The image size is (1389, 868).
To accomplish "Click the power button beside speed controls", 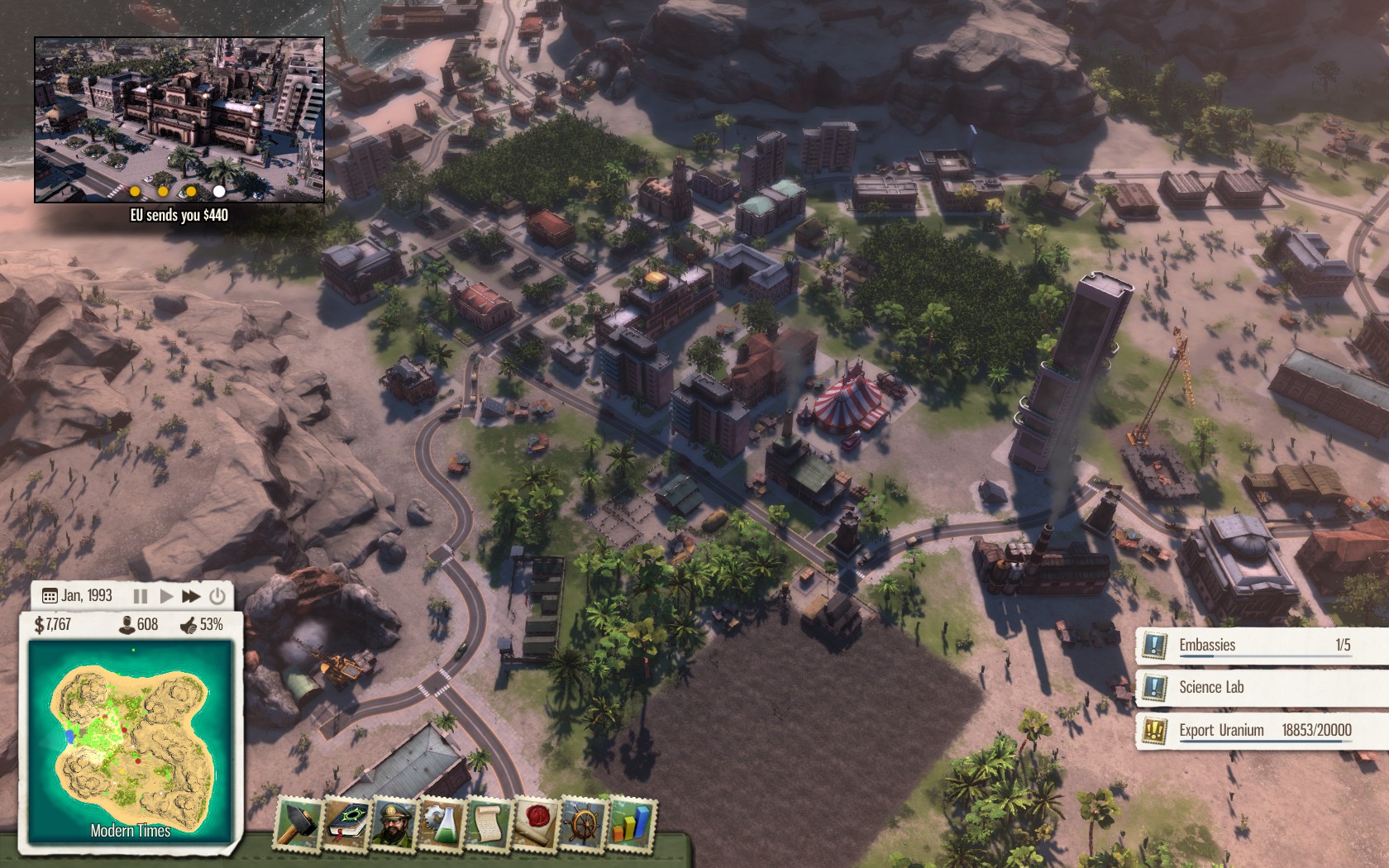I will pyautogui.click(x=217, y=596).
